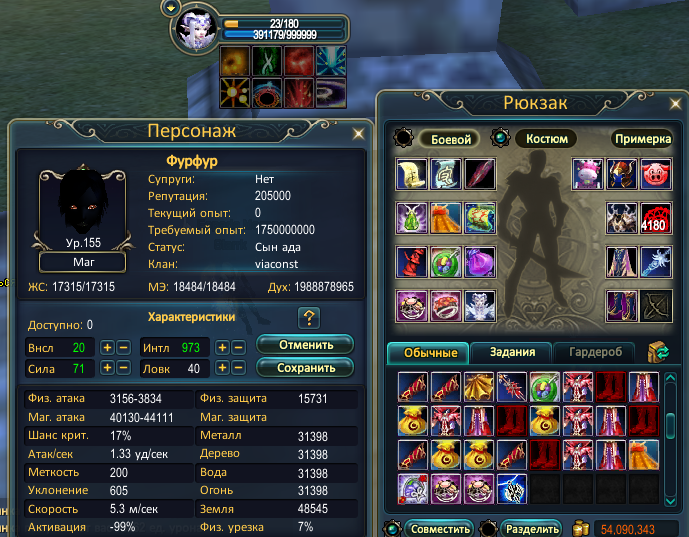Image resolution: width=689 pixels, height=537 pixels.
Task: Click the Совместить button
Action: click(x=439, y=527)
